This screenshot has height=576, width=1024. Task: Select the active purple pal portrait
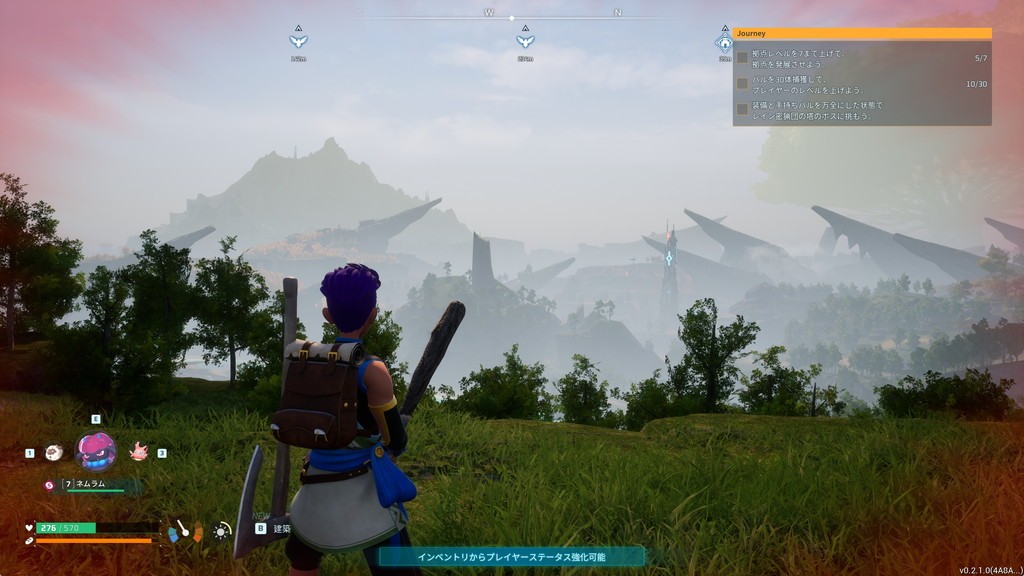point(95,451)
